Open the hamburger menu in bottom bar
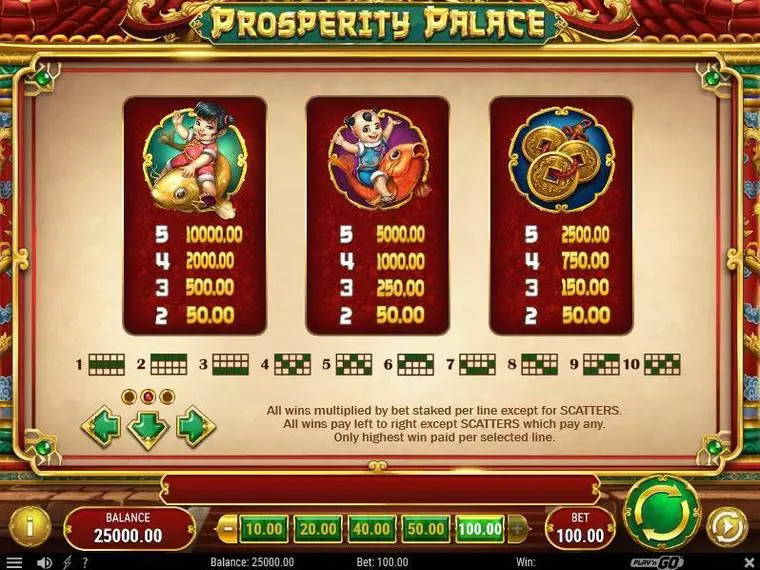The height and width of the screenshot is (570, 760). pyautogui.click(x=13, y=563)
